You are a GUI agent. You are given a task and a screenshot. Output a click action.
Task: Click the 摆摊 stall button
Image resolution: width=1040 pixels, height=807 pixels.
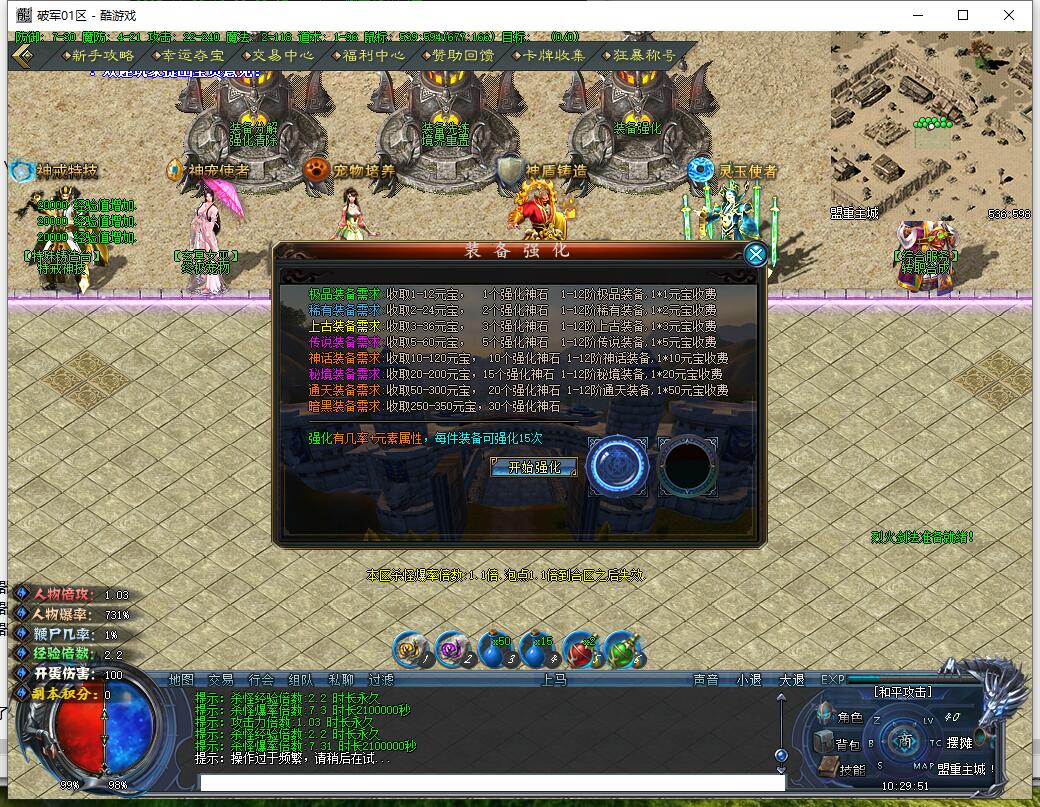(x=958, y=743)
